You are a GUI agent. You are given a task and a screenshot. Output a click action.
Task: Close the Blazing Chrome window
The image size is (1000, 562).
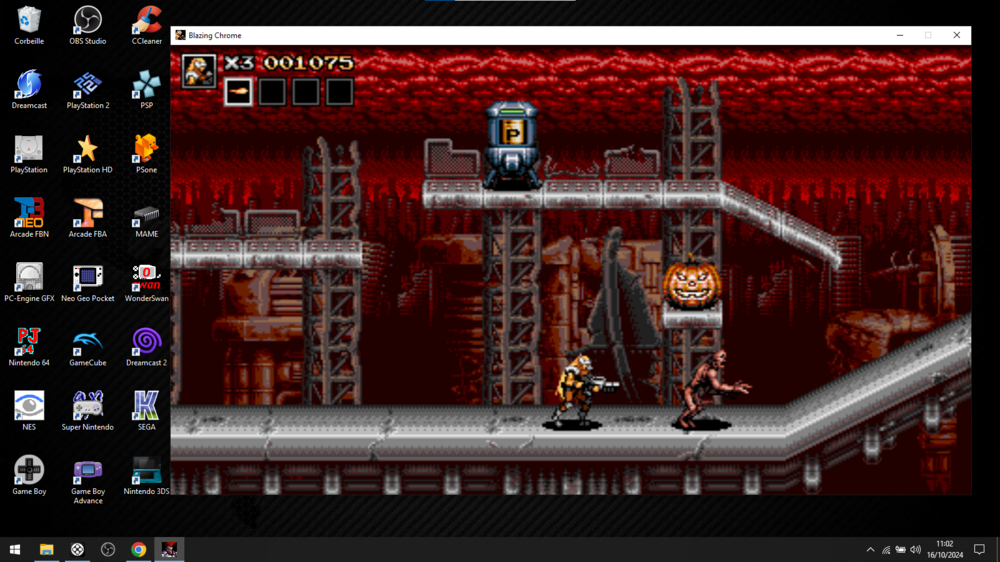956,35
